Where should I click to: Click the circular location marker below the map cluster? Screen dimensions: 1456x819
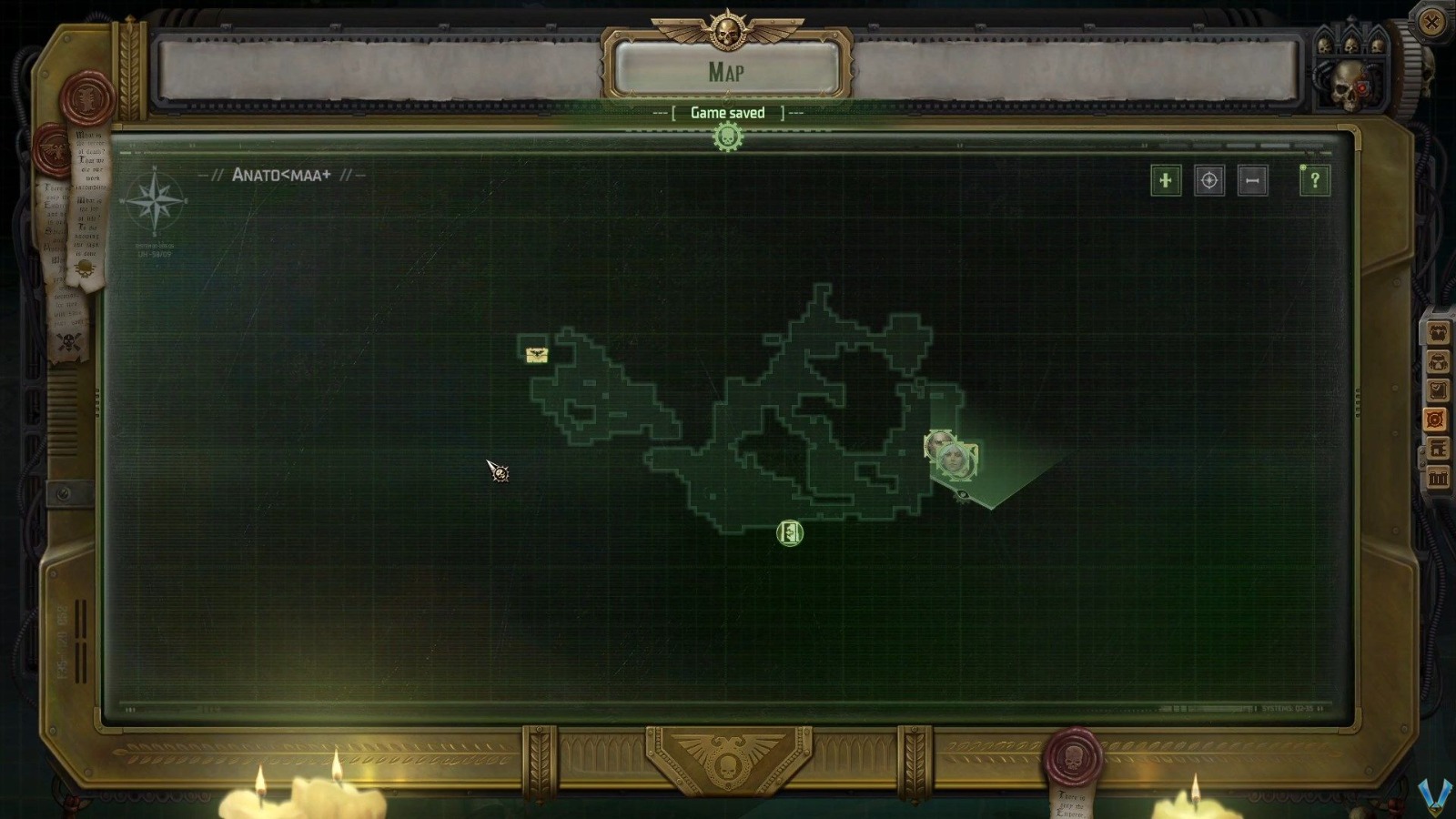click(x=788, y=534)
